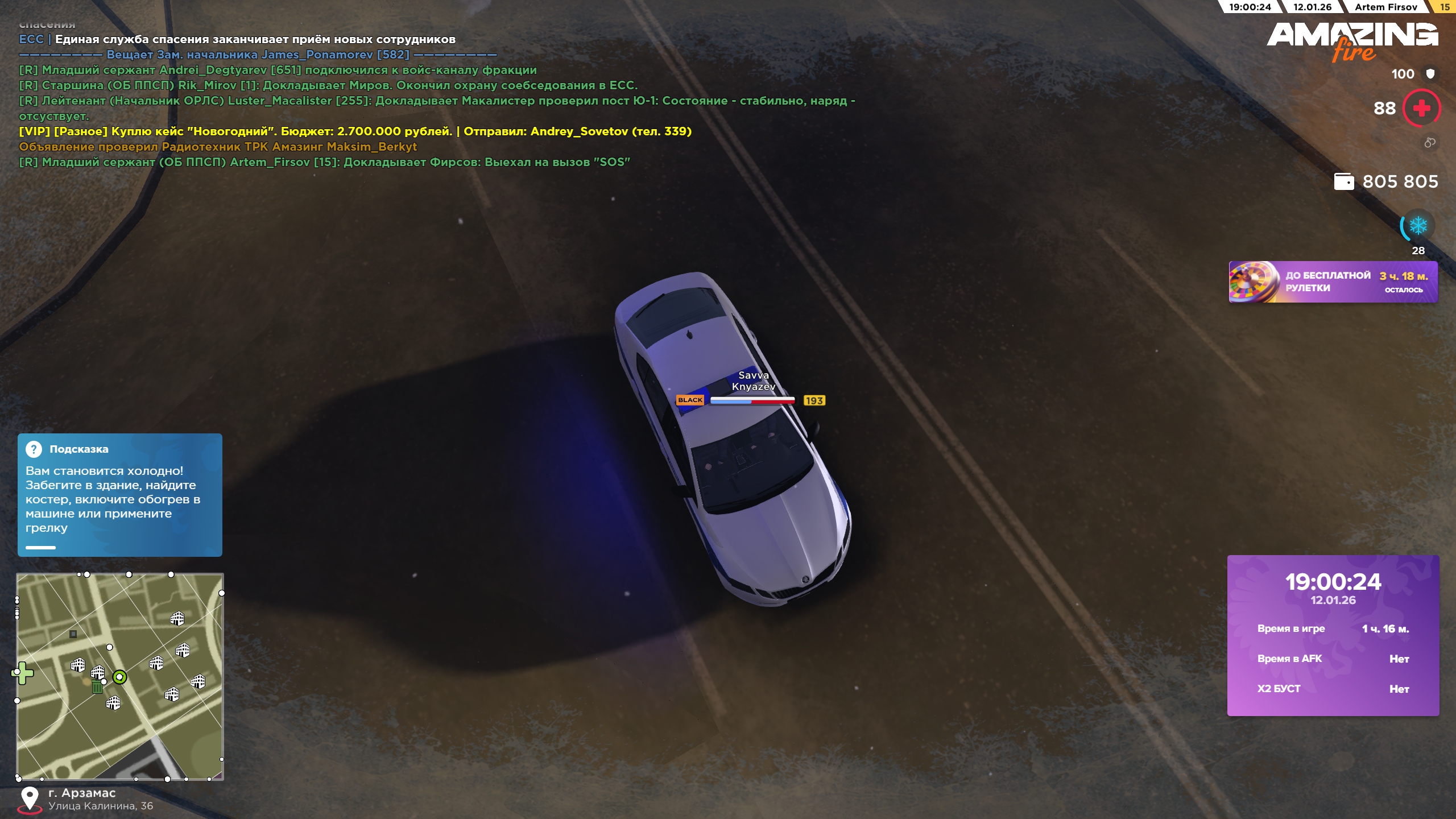
Task: Dismiss the Подсказка cold warning hint
Action: coord(119,495)
